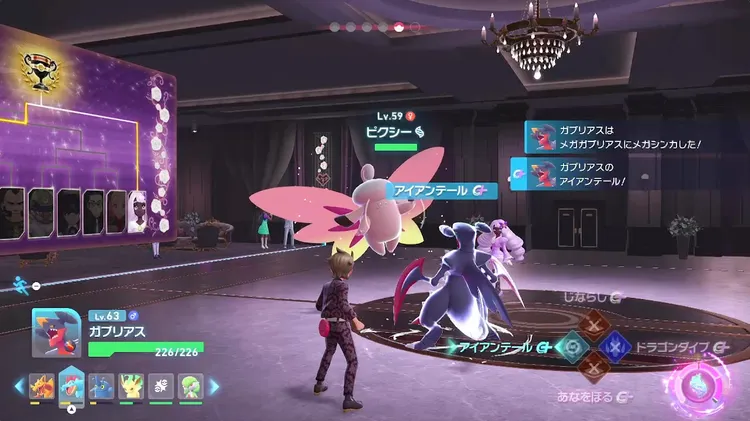The image size is (750, 421).
Task: Use the Dragon Rush (ドラゴンダイブ) move diamond
Action: pyautogui.click(x=614, y=346)
